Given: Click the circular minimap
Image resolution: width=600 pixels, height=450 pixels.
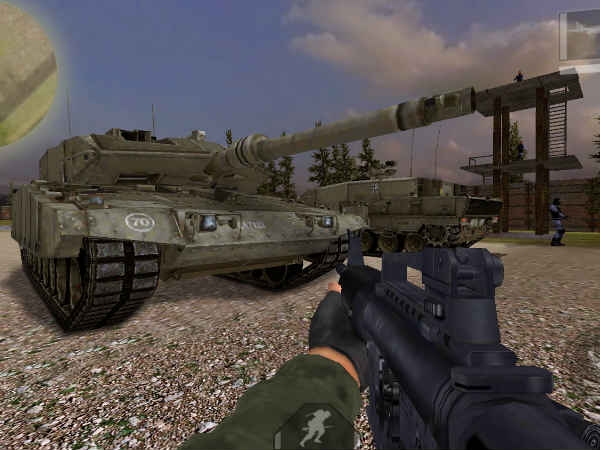Looking at the screenshot, I should (x=24, y=72).
